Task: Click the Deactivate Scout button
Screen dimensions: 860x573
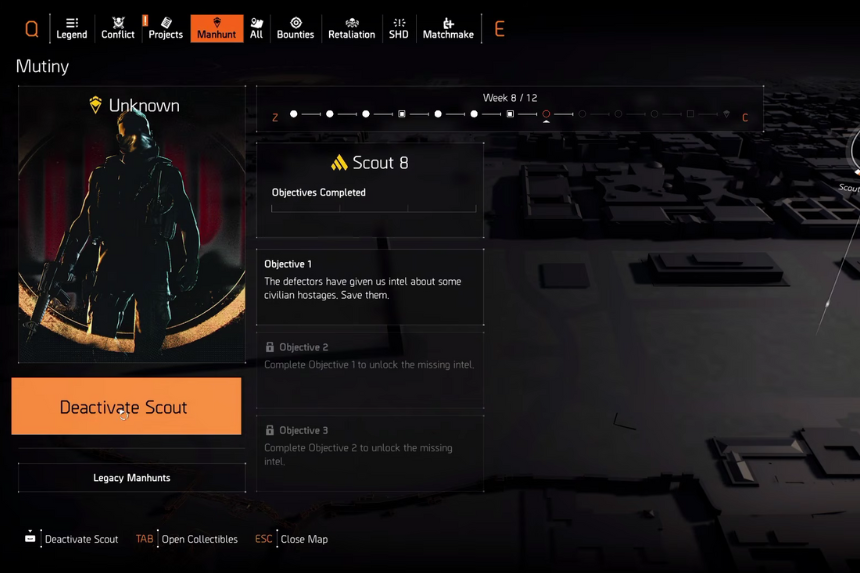Action: [126, 406]
